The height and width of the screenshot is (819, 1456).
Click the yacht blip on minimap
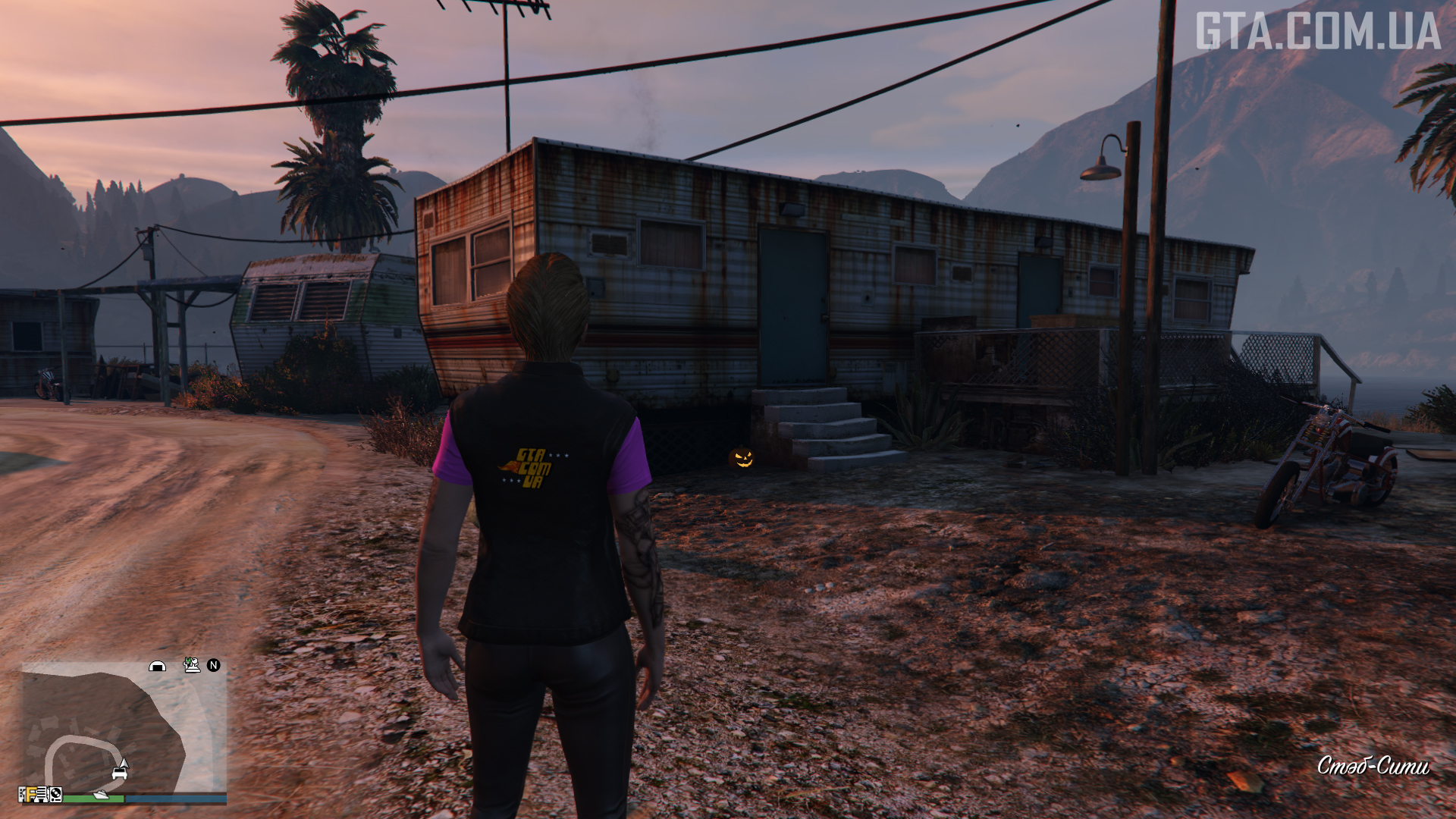[101, 795]
